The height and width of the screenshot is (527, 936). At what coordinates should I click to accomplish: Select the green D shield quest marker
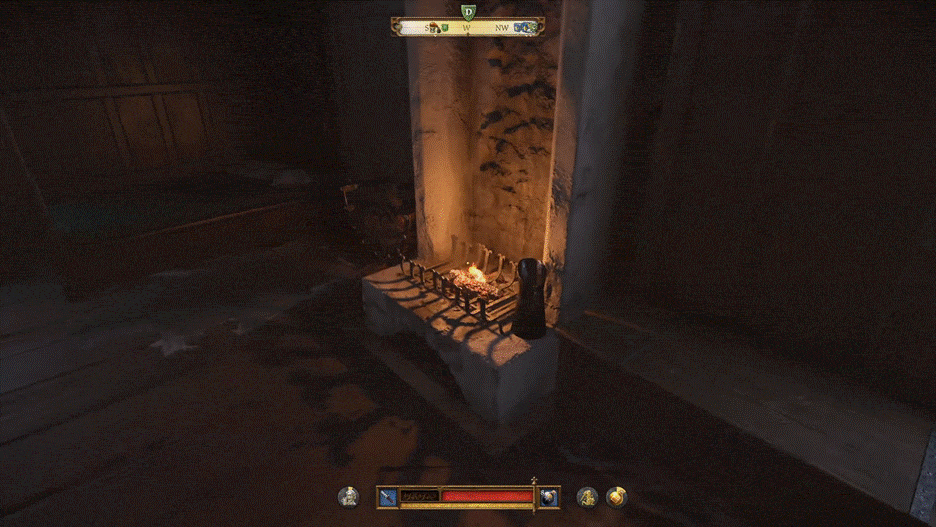tap(468, 11)
